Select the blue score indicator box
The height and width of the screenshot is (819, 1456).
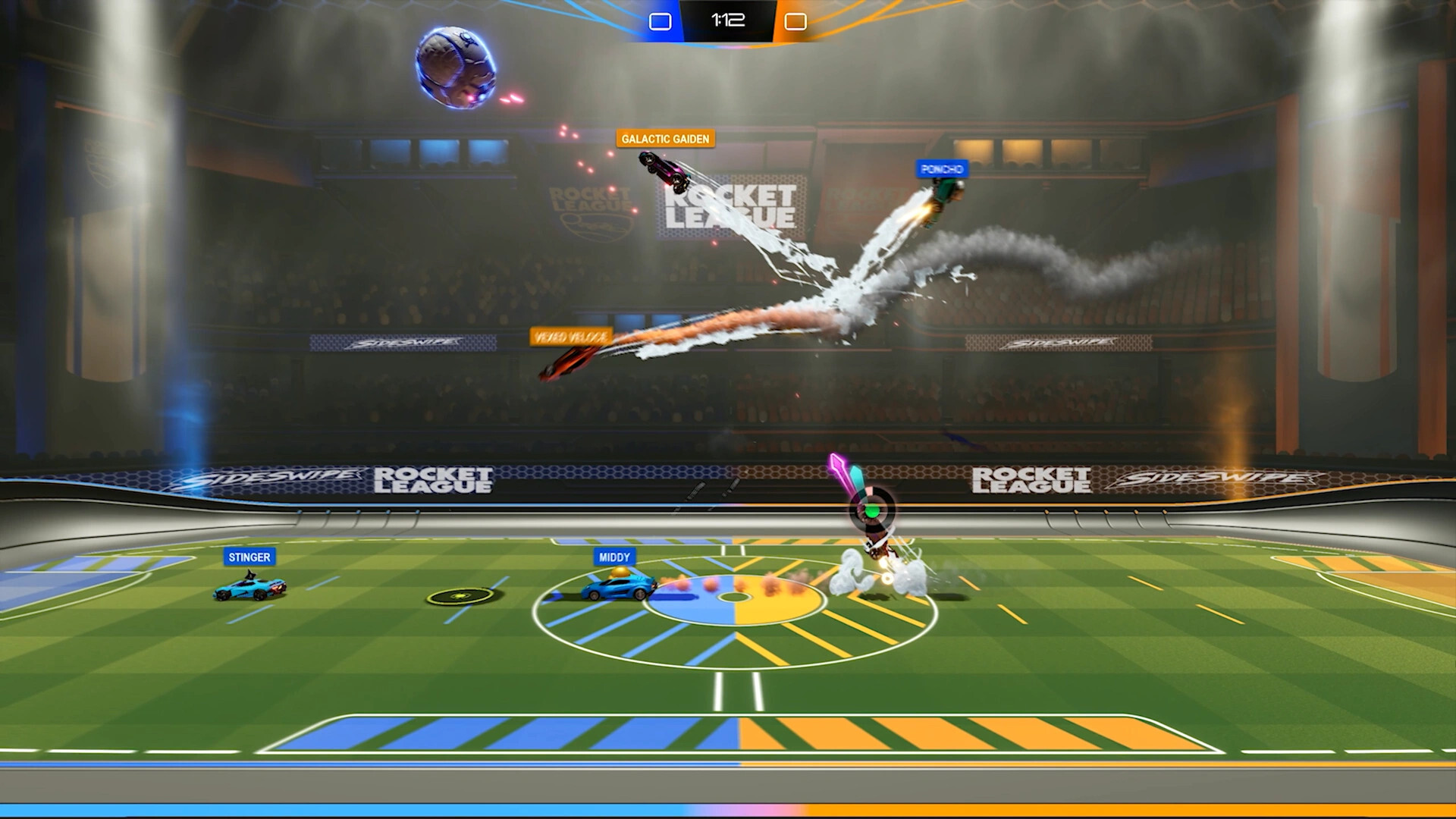[659, 20]
